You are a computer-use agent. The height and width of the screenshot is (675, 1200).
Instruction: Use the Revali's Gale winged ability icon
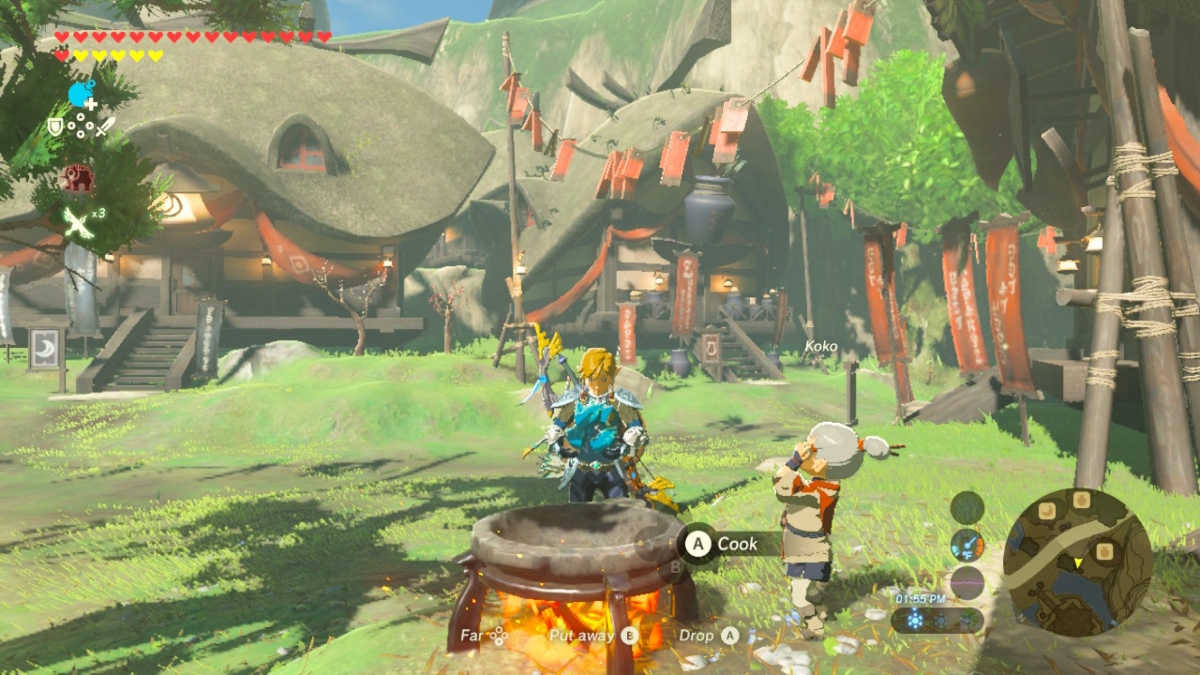coord(78,221)
